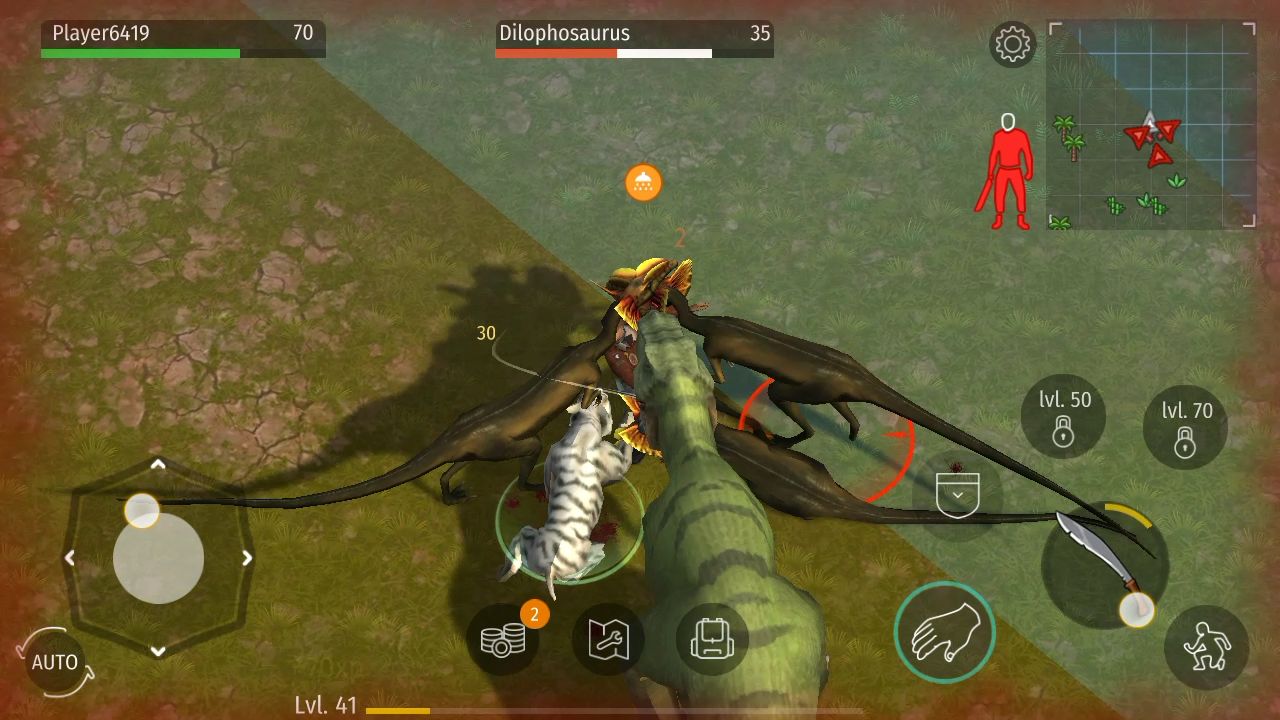Viewport: 1280px width, 720px height.
Task: Tap the joystick right arrow
Action: pos(247,558)
